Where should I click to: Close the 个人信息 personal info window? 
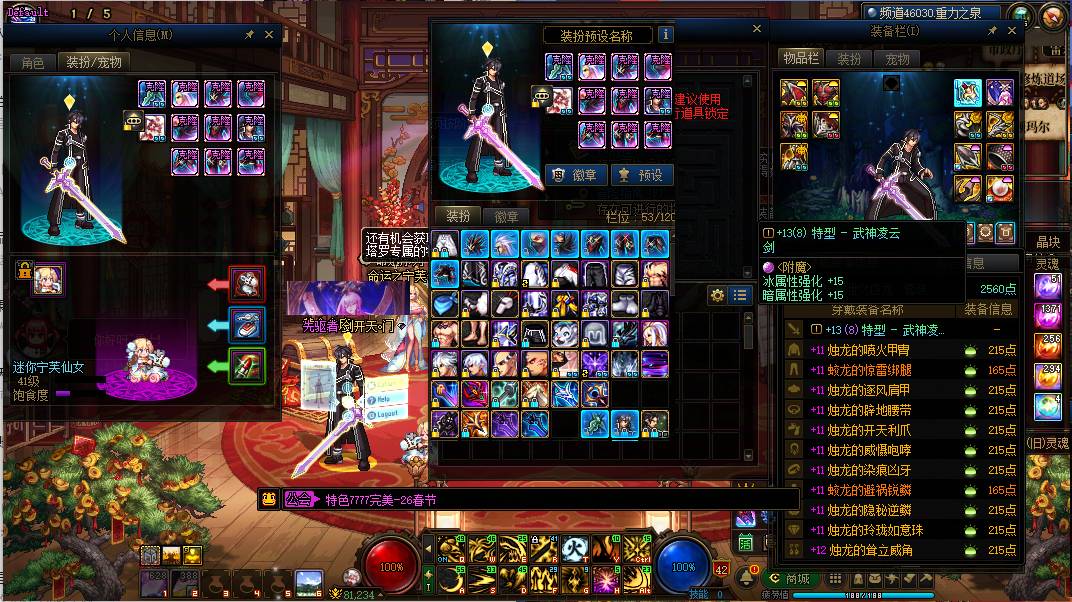click(268, 34)
